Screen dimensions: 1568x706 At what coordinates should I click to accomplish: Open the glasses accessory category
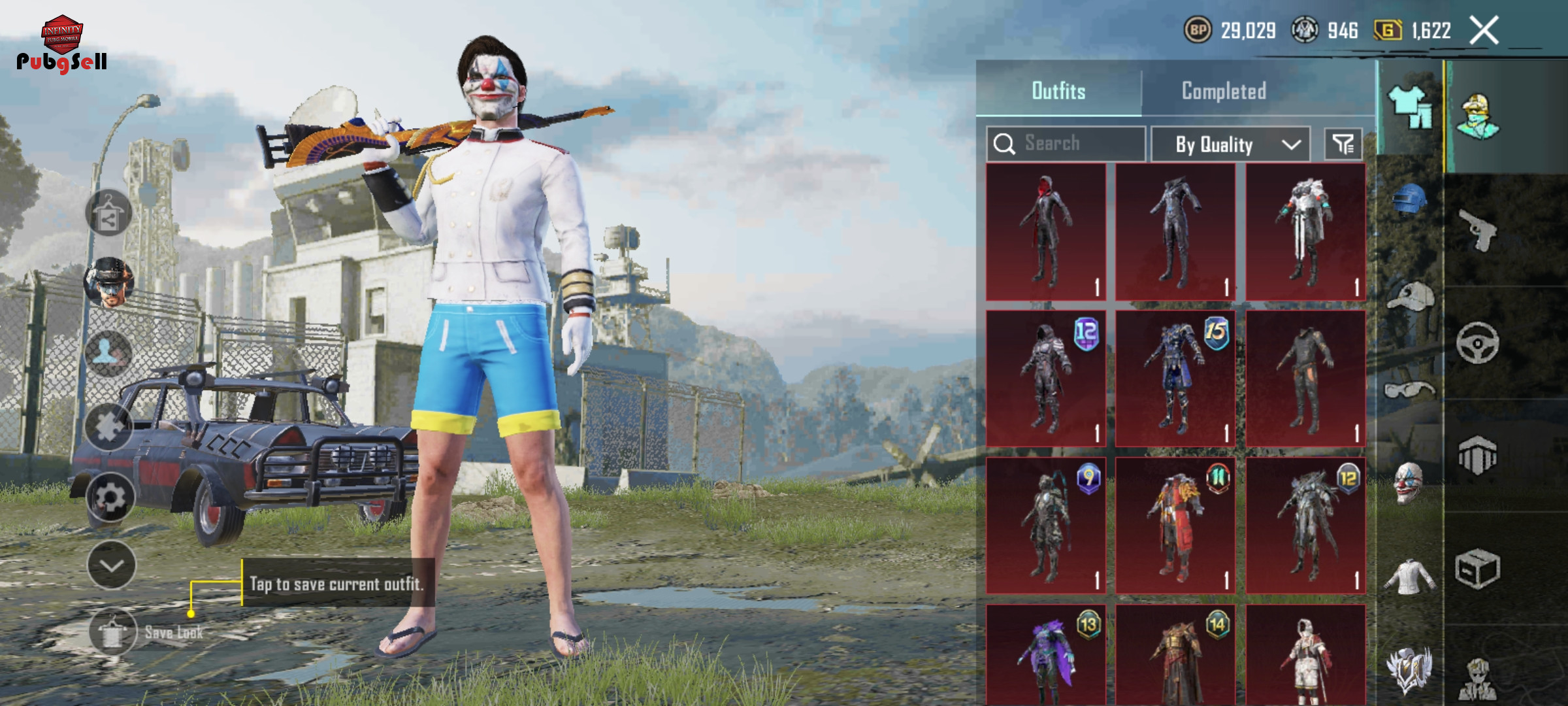(1409, 390)
